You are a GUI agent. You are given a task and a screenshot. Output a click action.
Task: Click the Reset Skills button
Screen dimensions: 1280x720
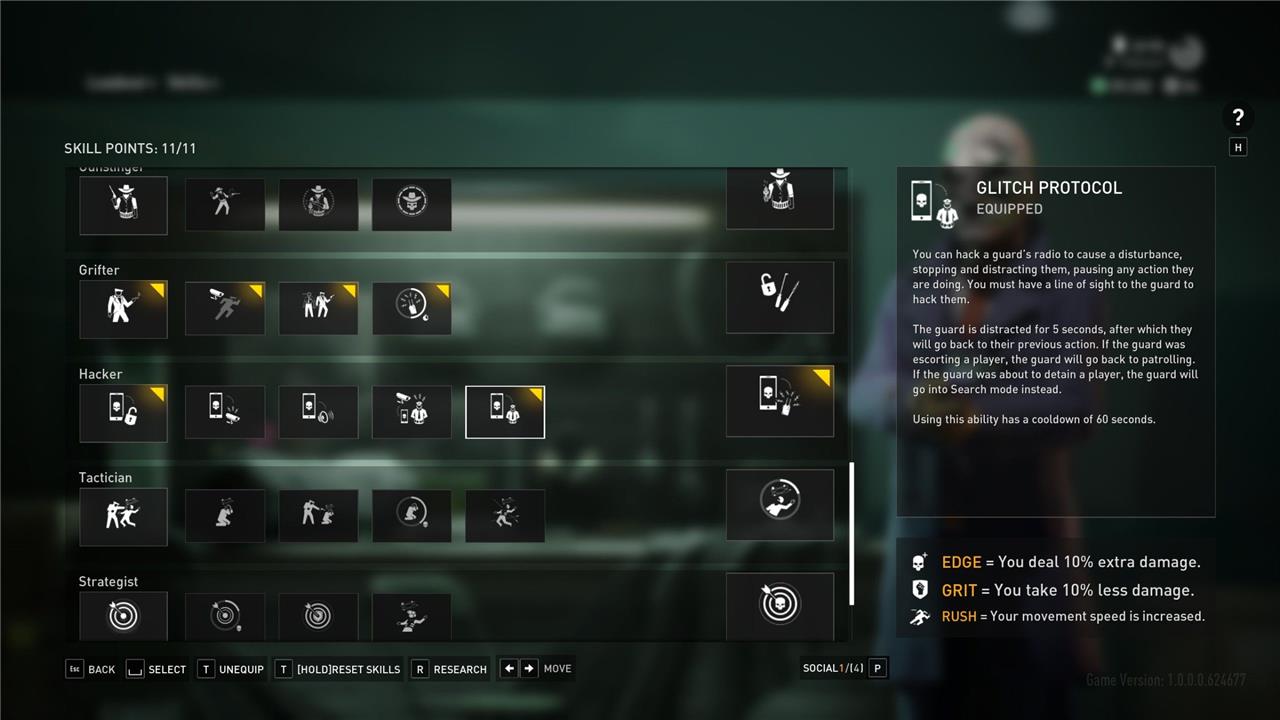(x=338, y=669)
